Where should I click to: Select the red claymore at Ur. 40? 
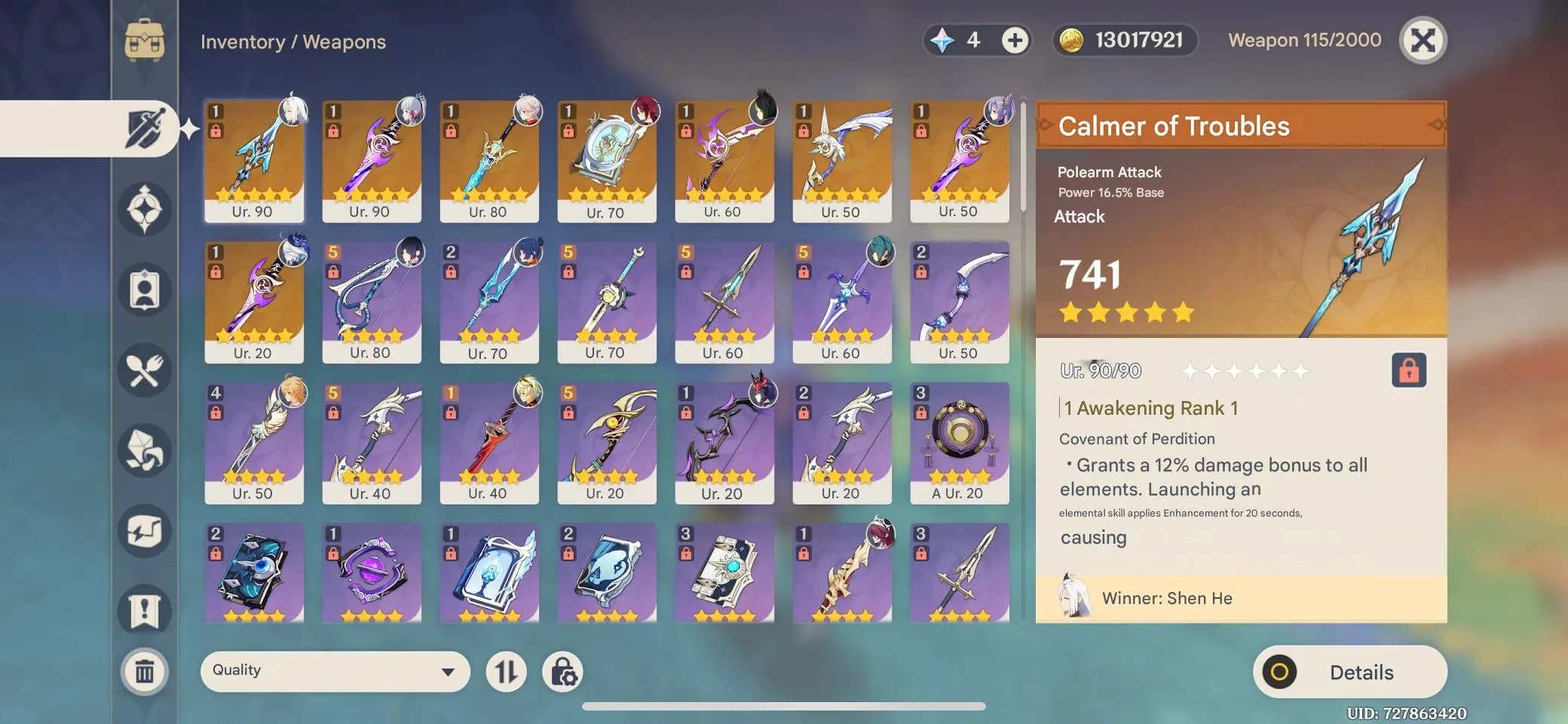tap(488, 443)
